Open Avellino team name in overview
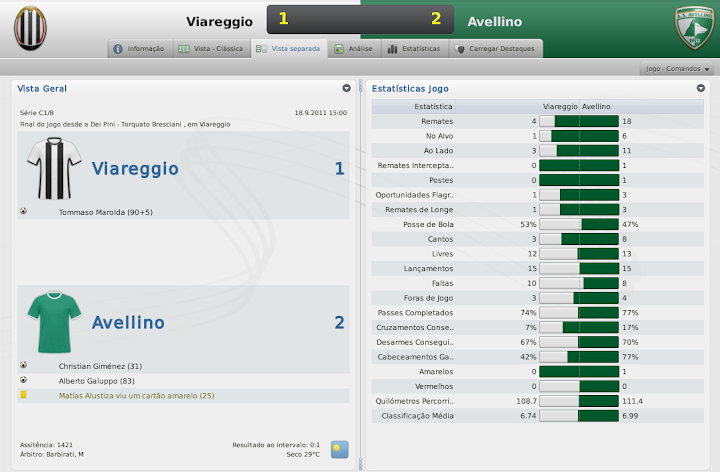This screenshot has height=472, width=720. [129, 323]
